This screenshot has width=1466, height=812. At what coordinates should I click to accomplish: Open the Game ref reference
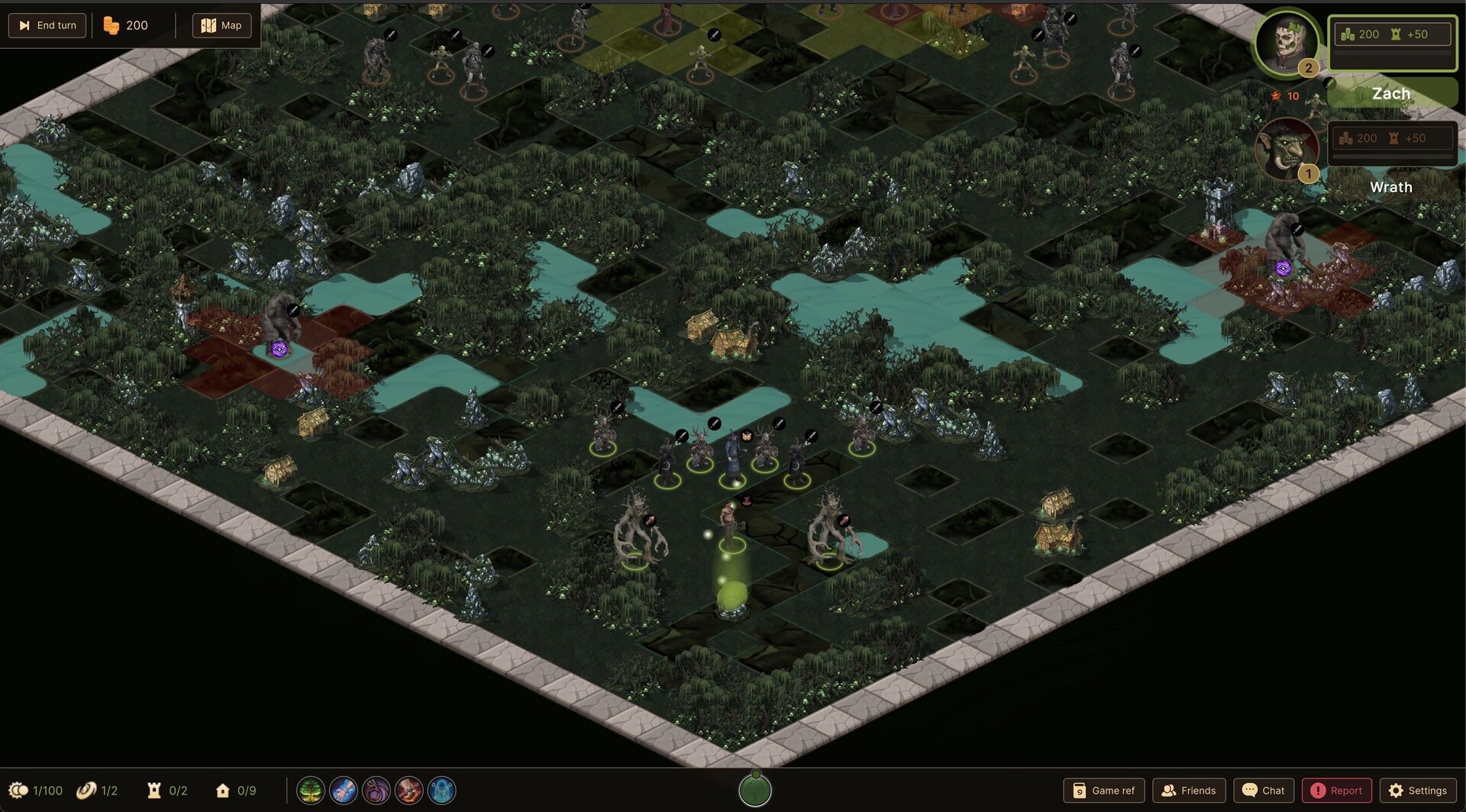click(x=1103, y=791)
